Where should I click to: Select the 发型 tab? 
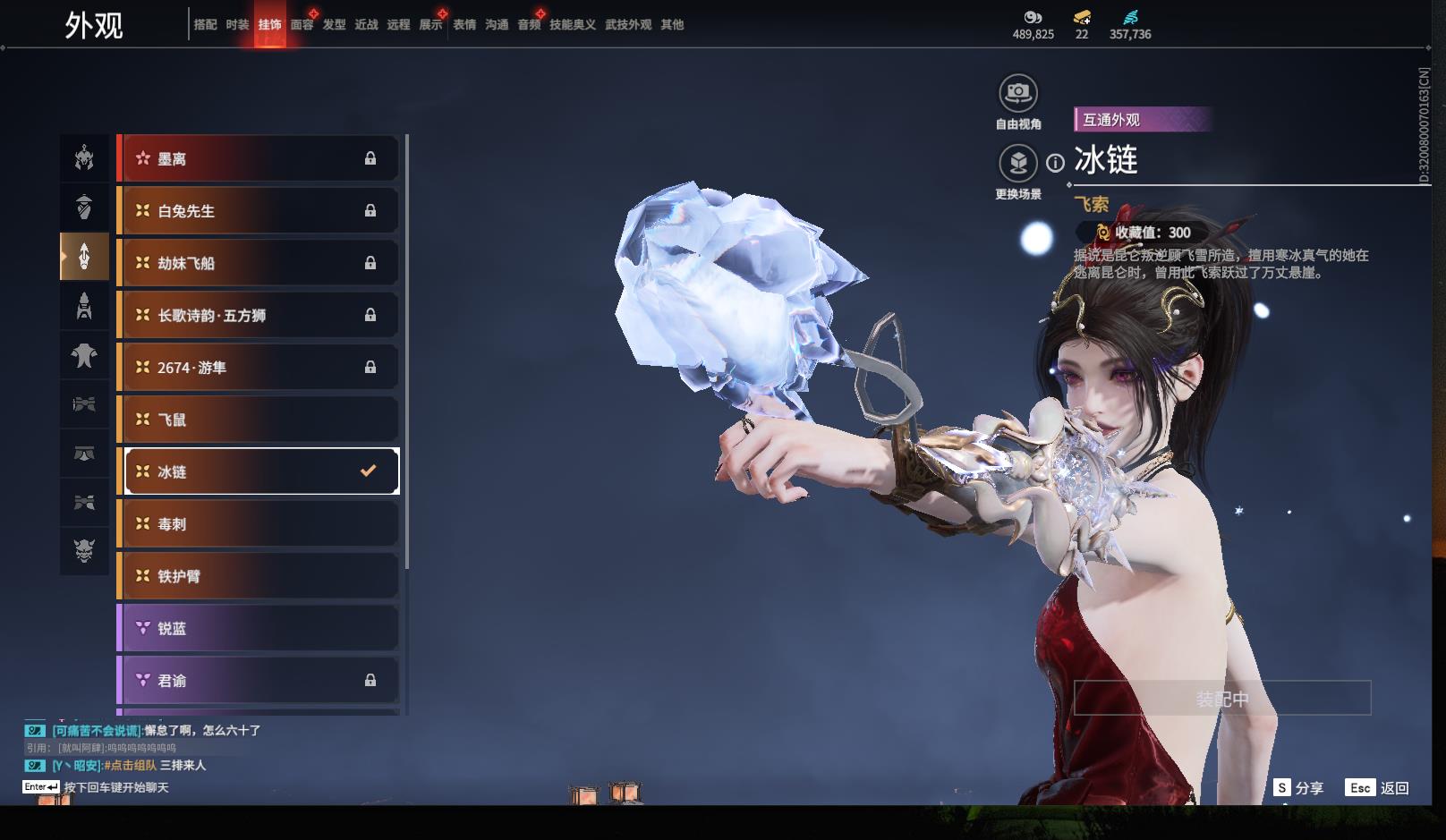pos(334,25)
